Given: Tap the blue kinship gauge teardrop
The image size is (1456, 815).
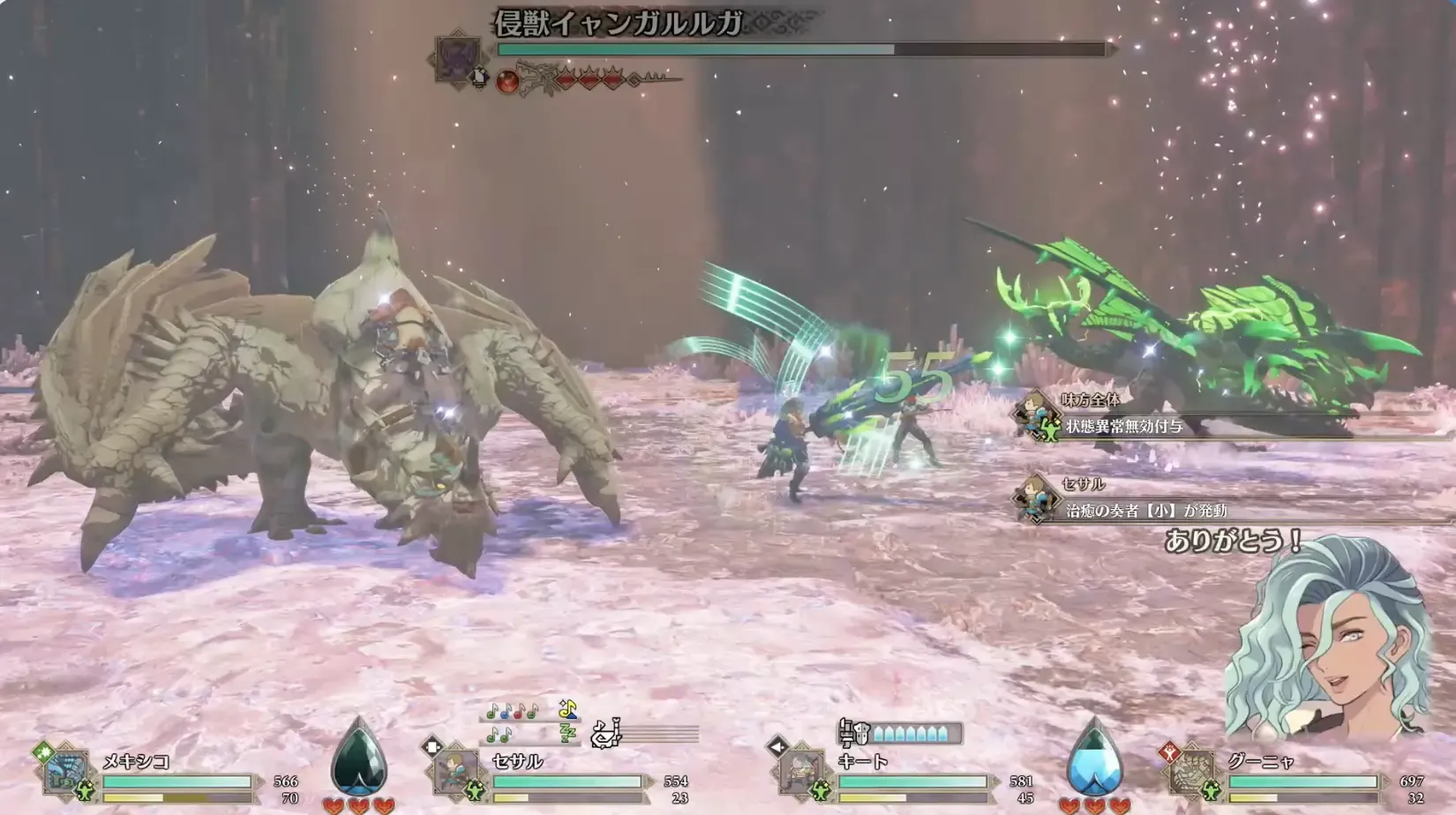Looking at the screenshot, I should tap(1094, 757).
